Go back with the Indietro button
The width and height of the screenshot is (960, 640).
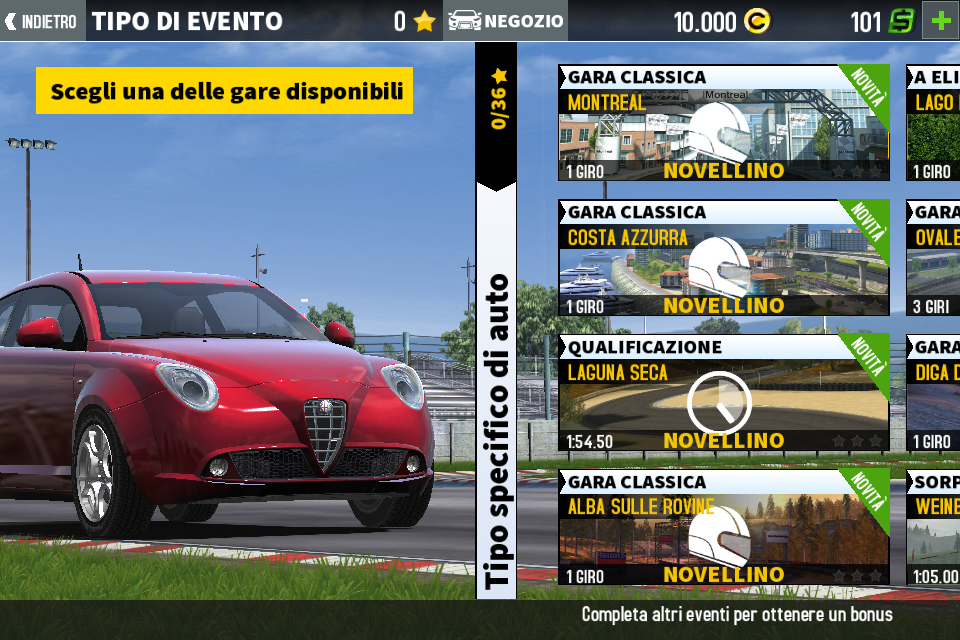(x=43, y=21)
